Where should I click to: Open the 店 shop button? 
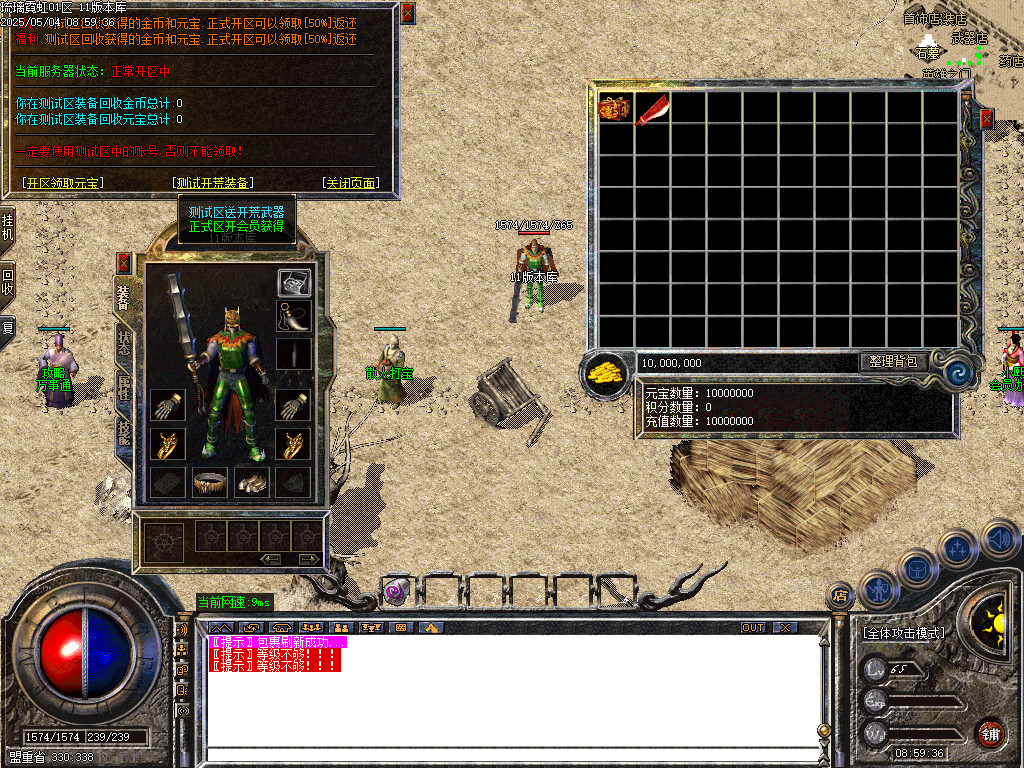click(x=840, y=597)
